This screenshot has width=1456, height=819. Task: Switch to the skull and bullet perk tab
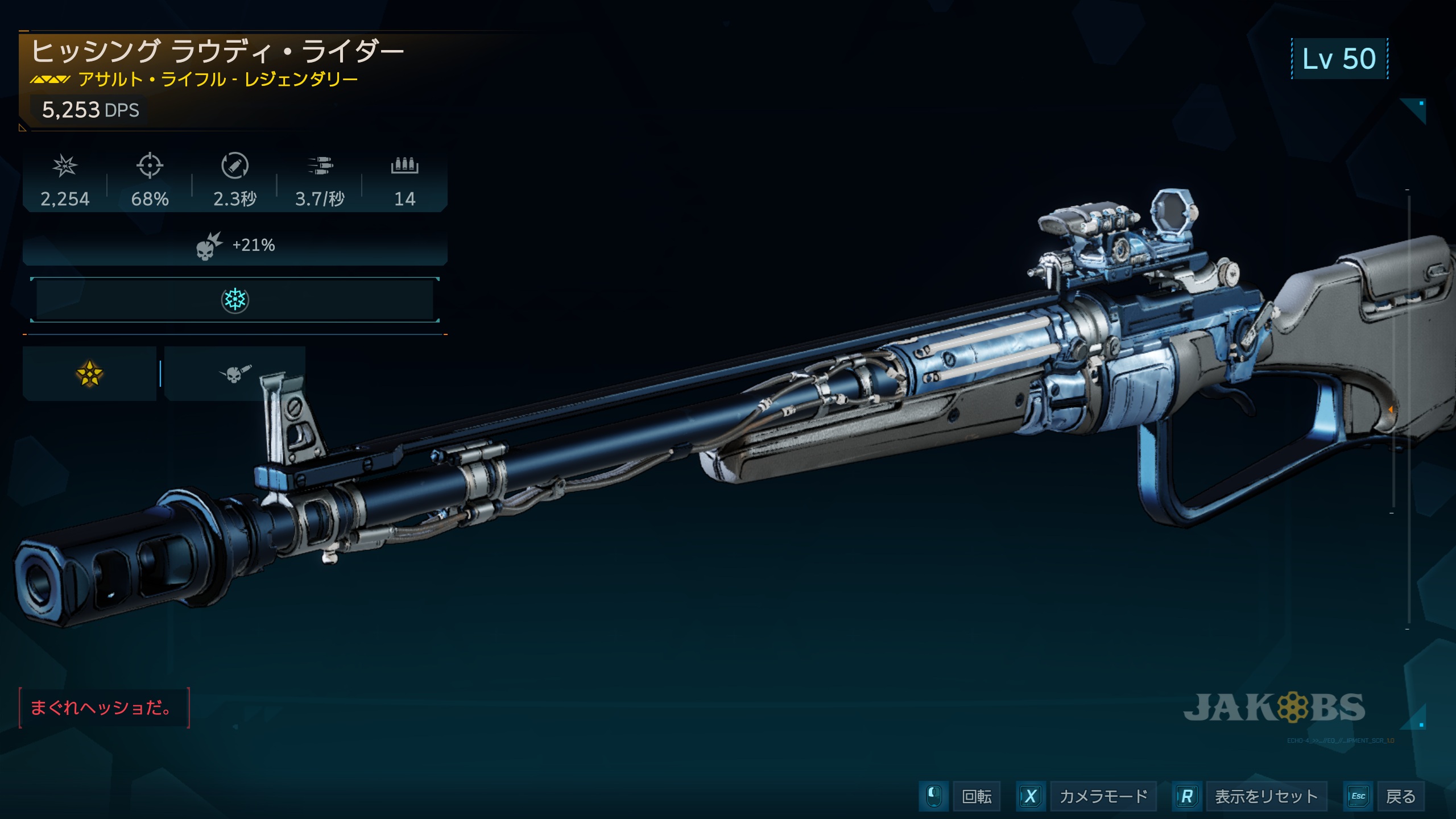click(x=234, y=374)
